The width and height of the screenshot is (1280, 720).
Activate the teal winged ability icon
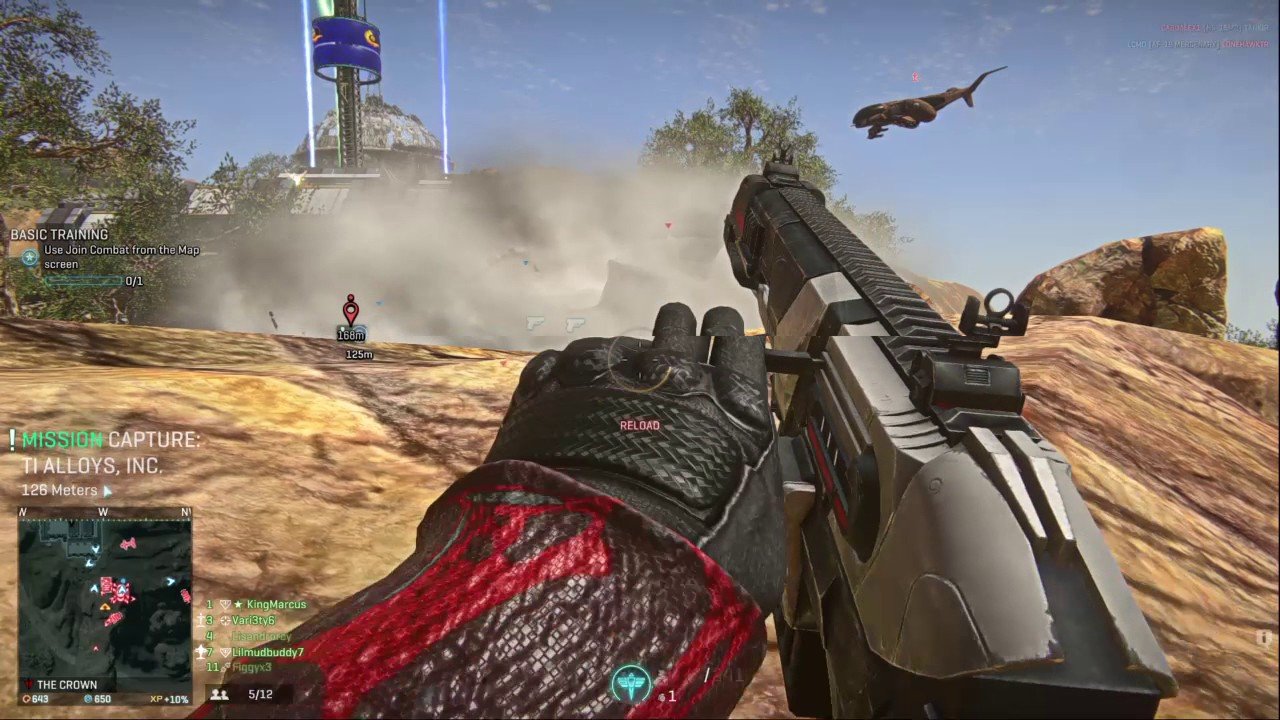click(x=630, y=684)
